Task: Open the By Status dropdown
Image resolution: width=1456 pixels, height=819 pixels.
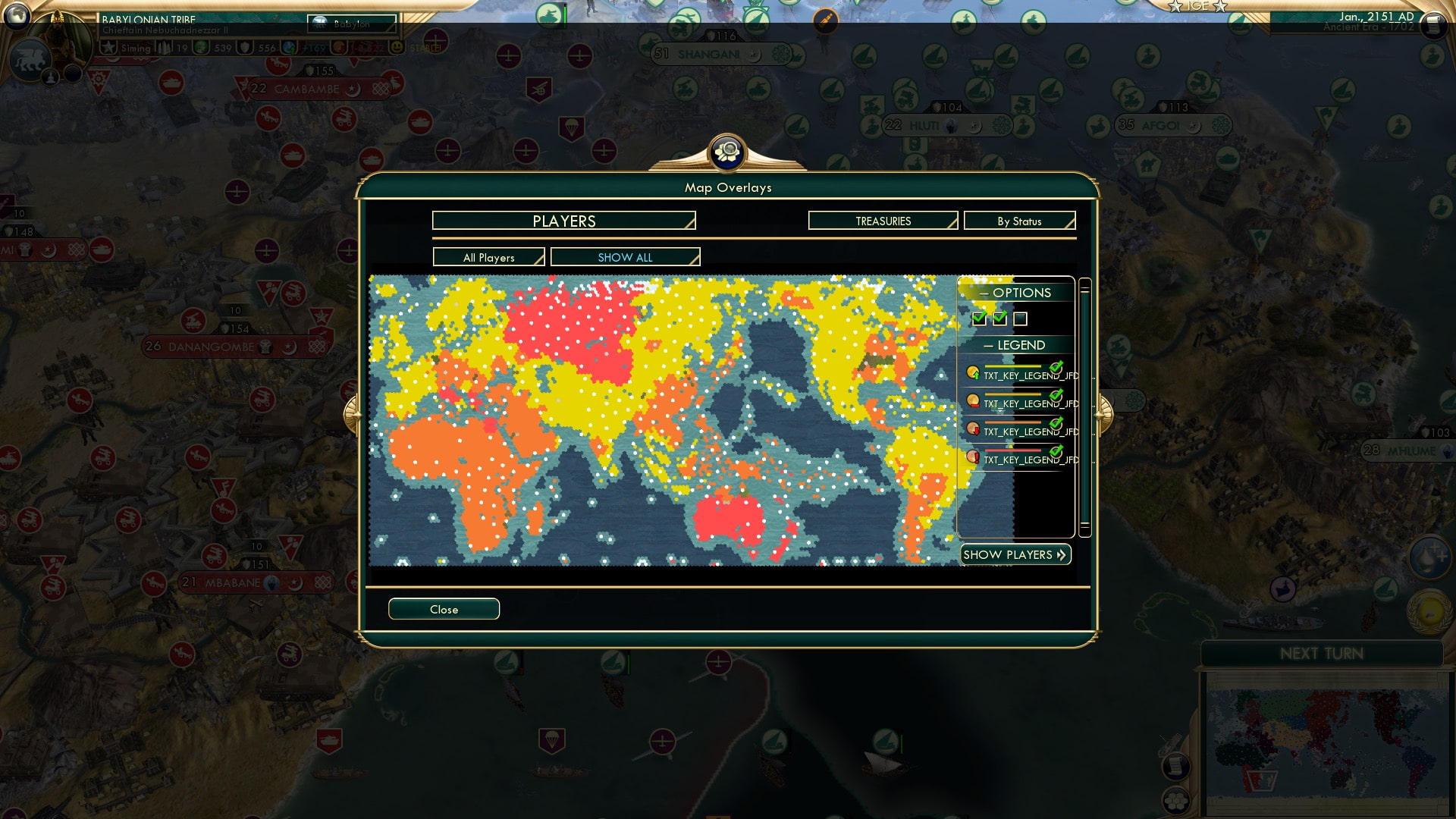Action: point(1019,221)
